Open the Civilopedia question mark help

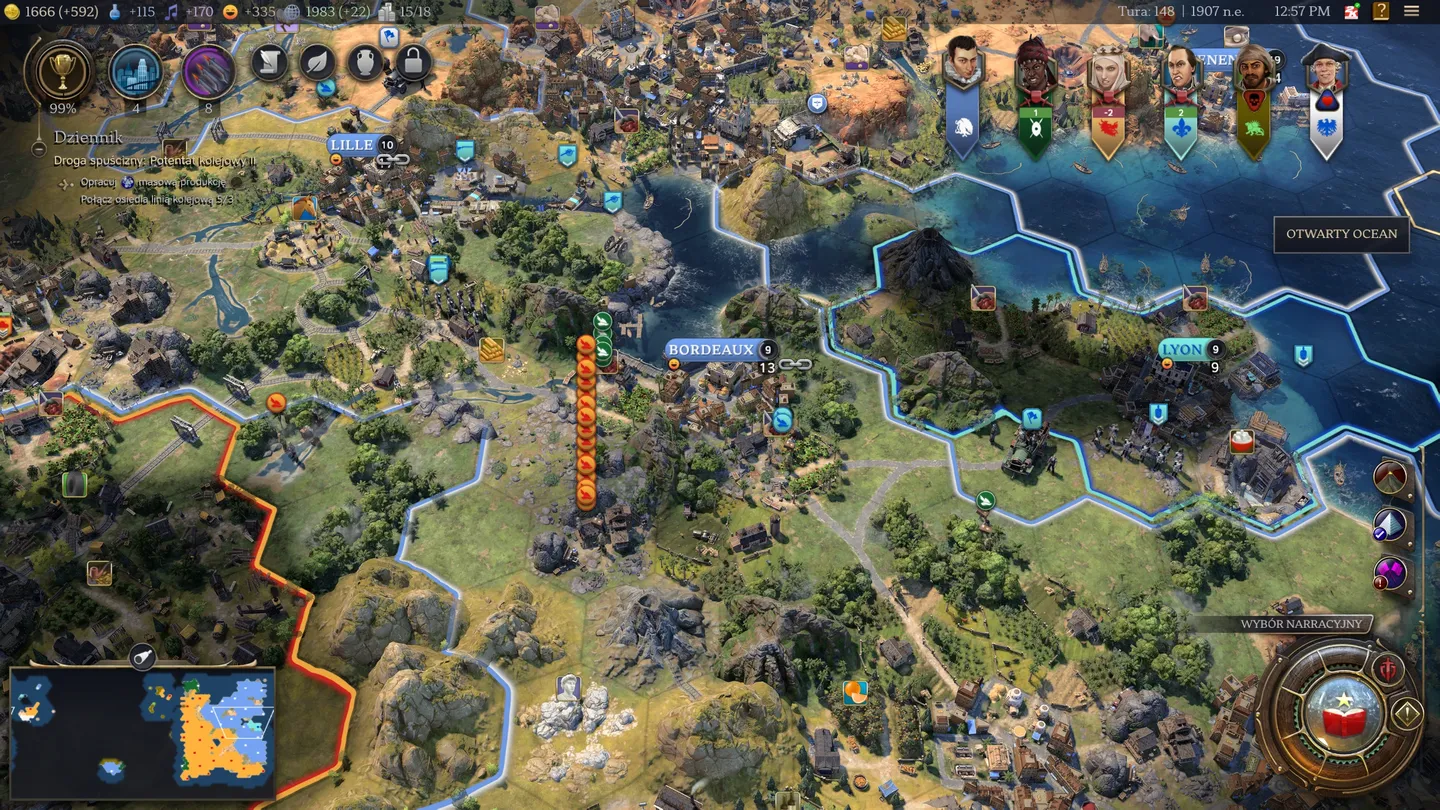click(1381, 12)
